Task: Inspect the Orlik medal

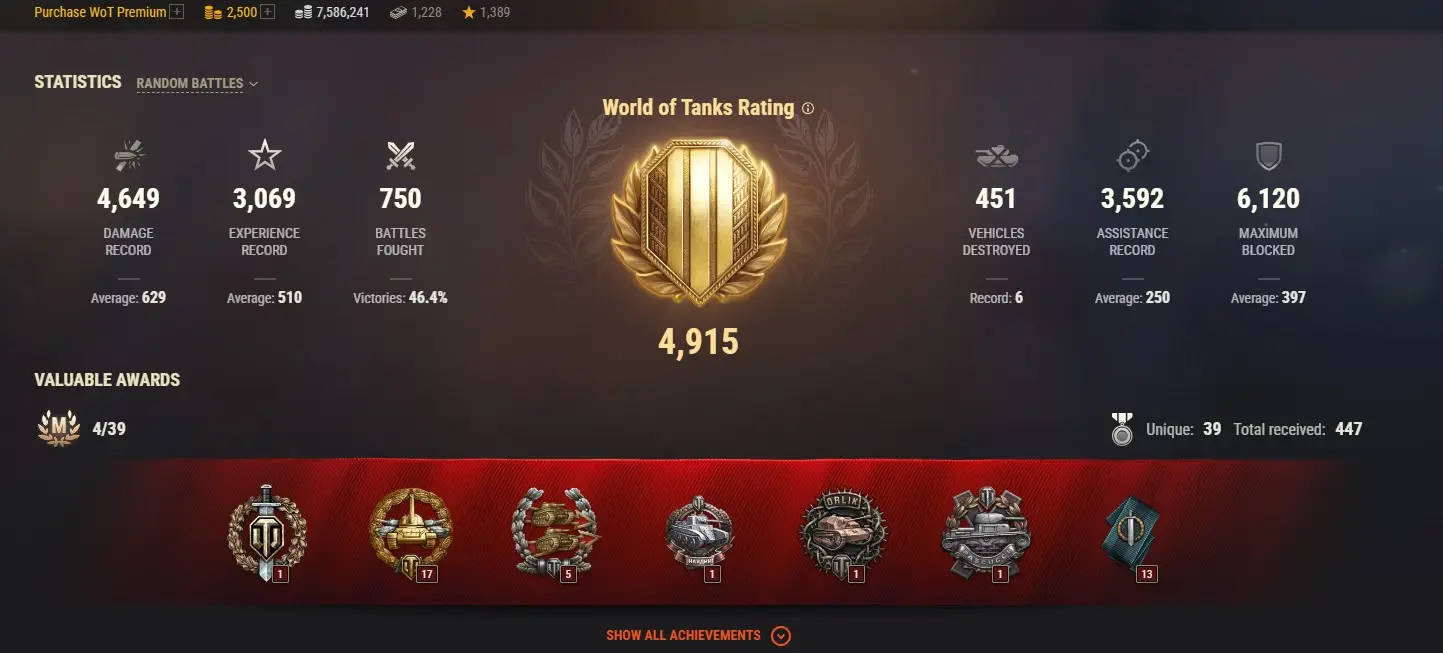Action: pos(842,531)
